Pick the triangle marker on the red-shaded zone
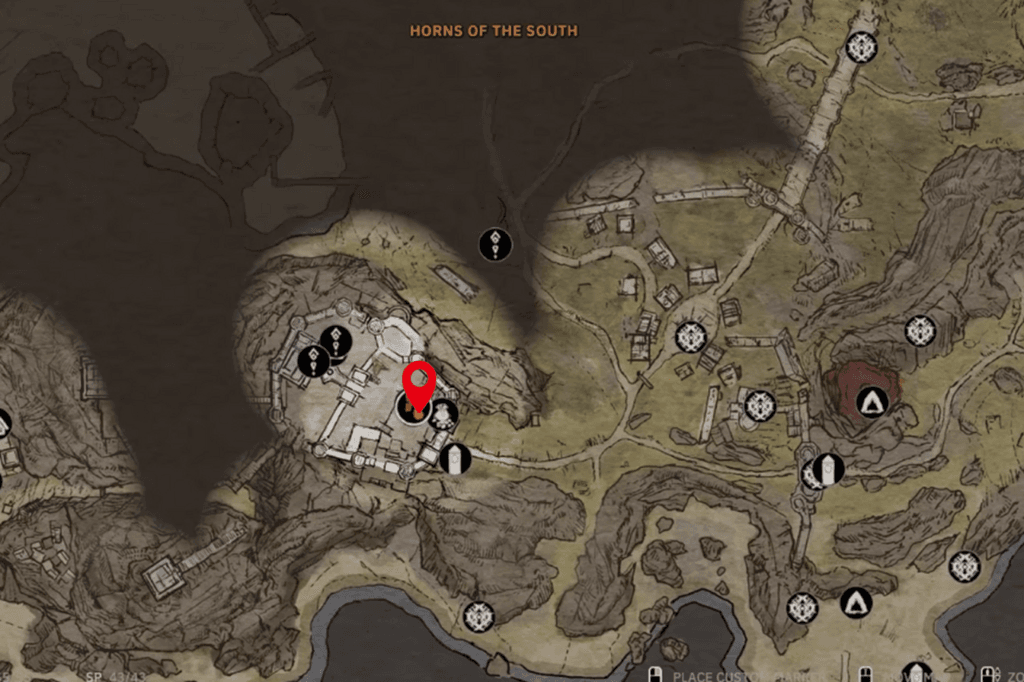Viewport: 1024px width, 682px height. coord(874,403)
